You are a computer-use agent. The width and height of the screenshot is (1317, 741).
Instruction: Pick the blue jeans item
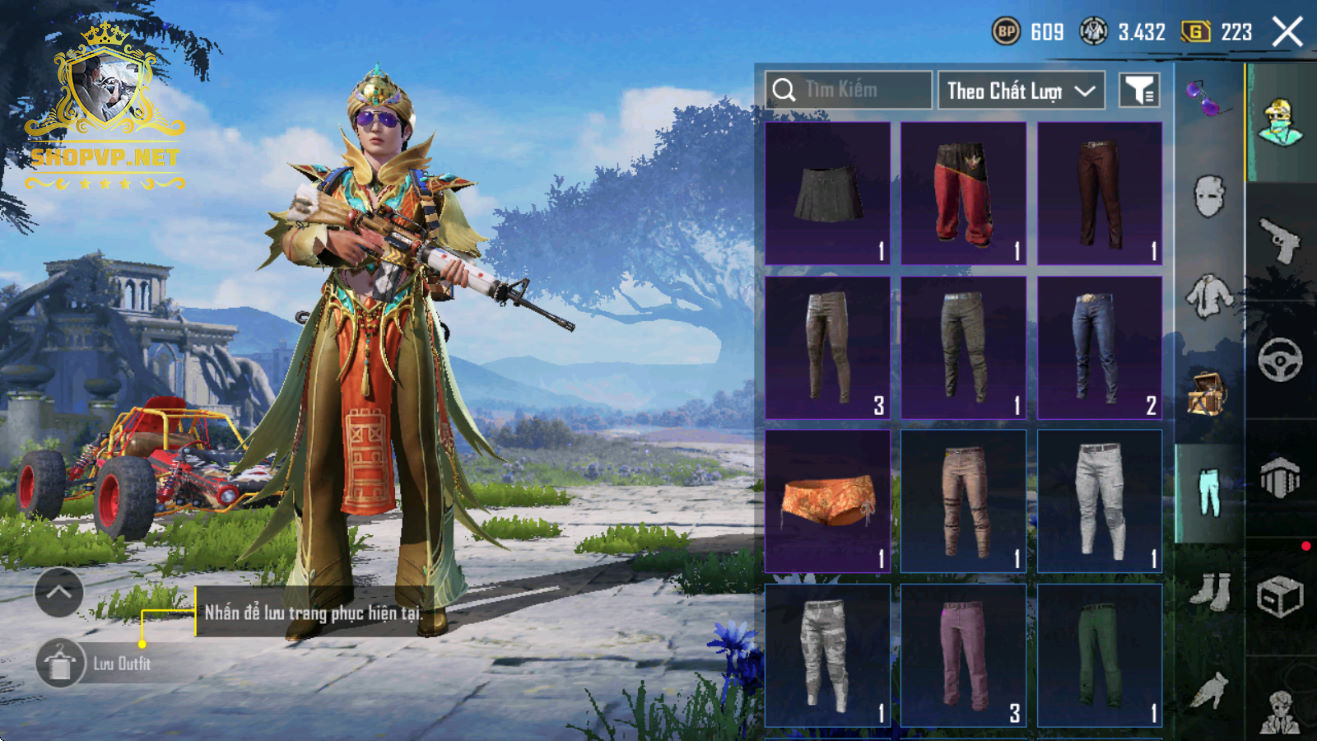pos(1099,348)
